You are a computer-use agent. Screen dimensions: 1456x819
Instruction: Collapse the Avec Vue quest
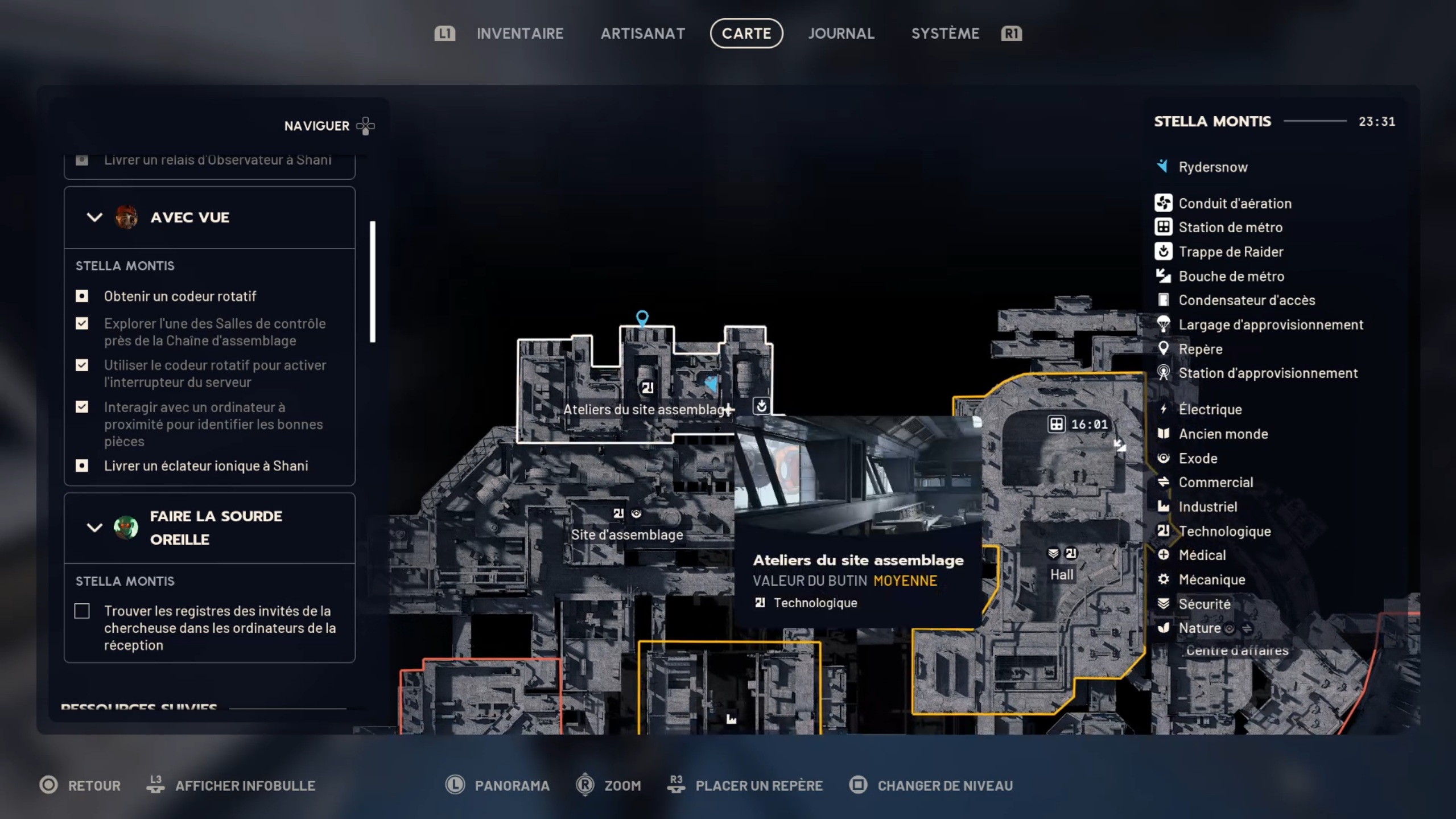94,217
